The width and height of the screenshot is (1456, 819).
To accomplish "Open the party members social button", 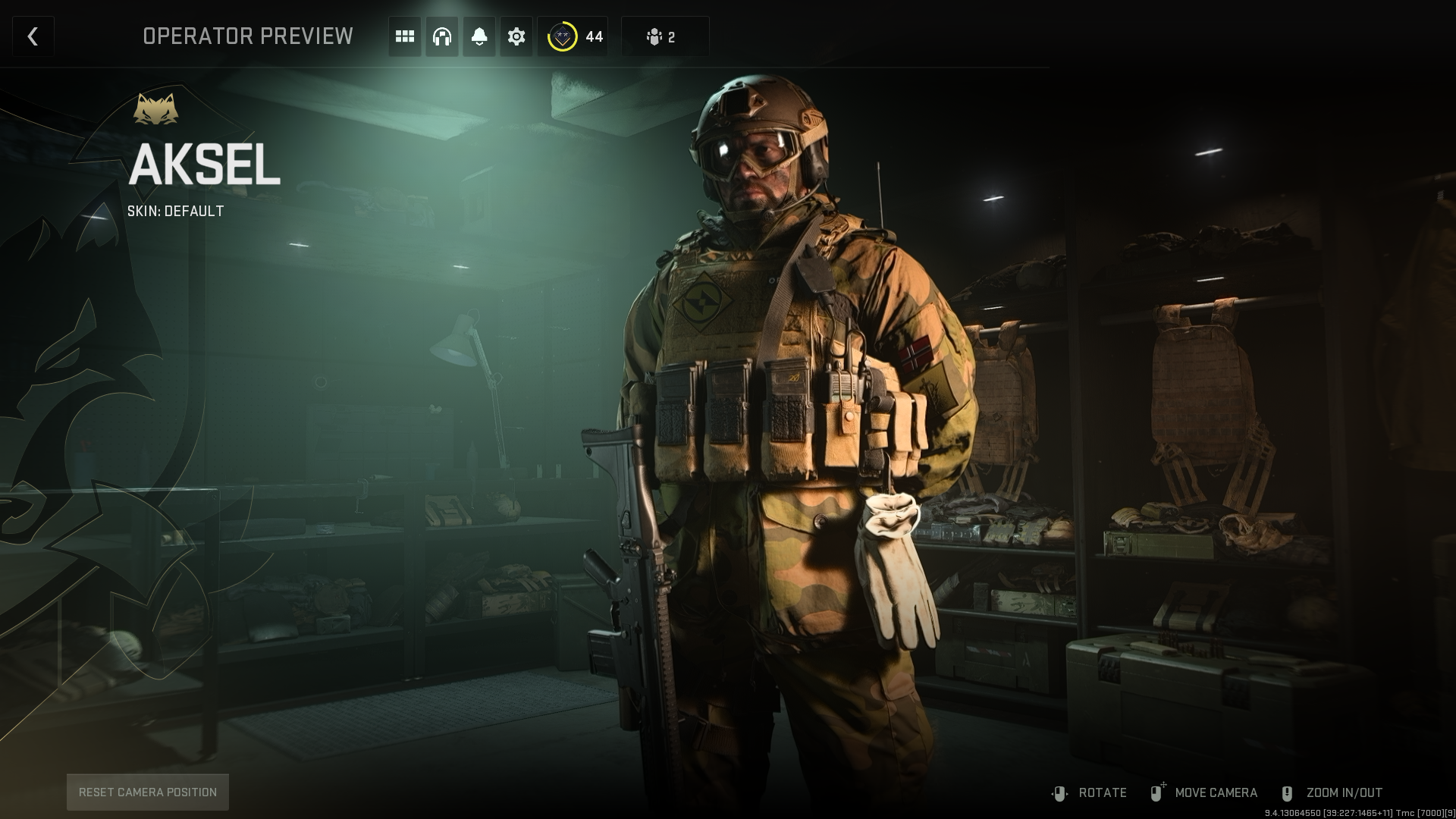I will tap(664, 36).
